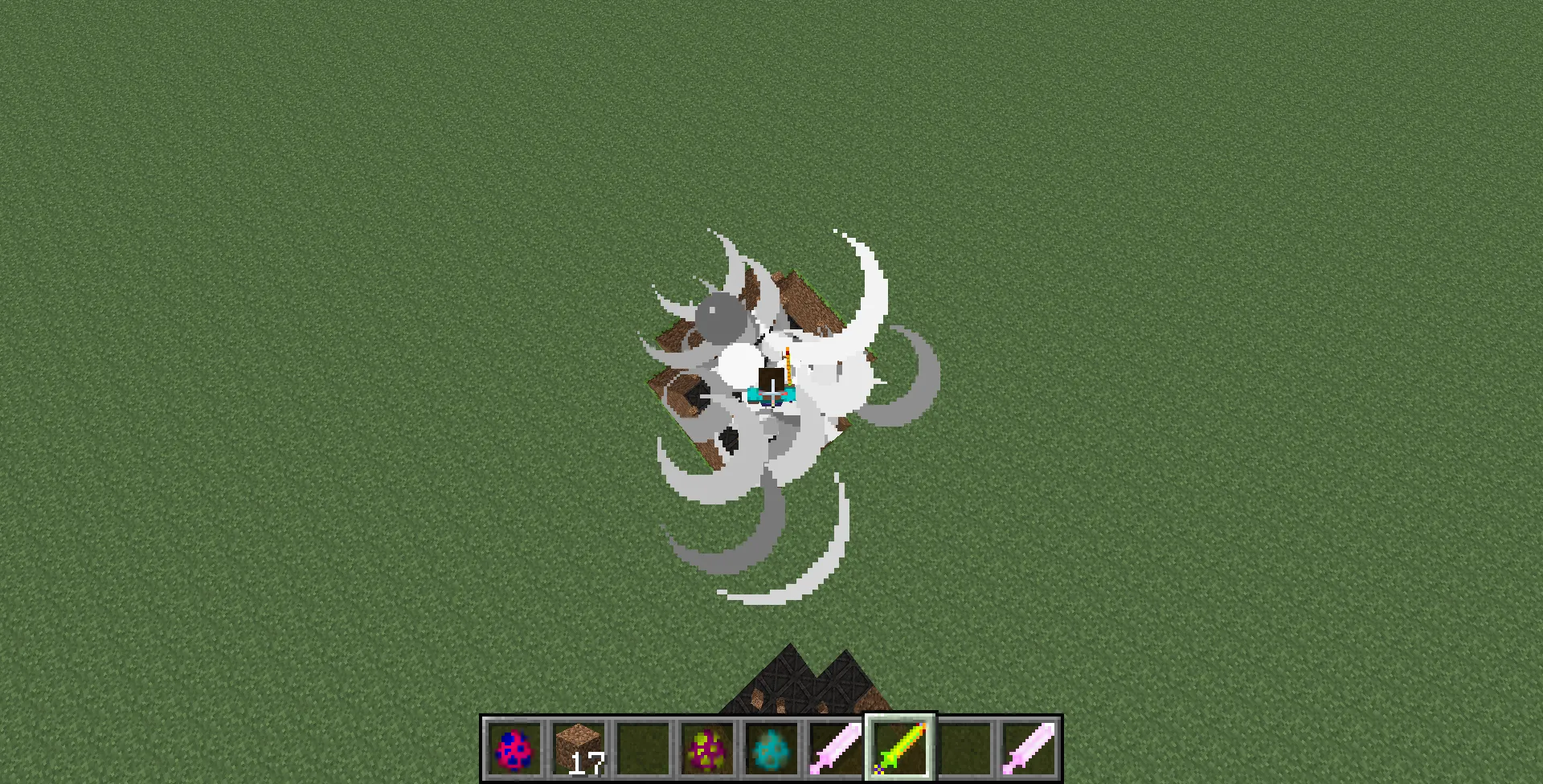The height and width of the screenshot is (784, 1543).
Task: Select the purple and yellow spawn egg
Action: (x=706, y=749)
